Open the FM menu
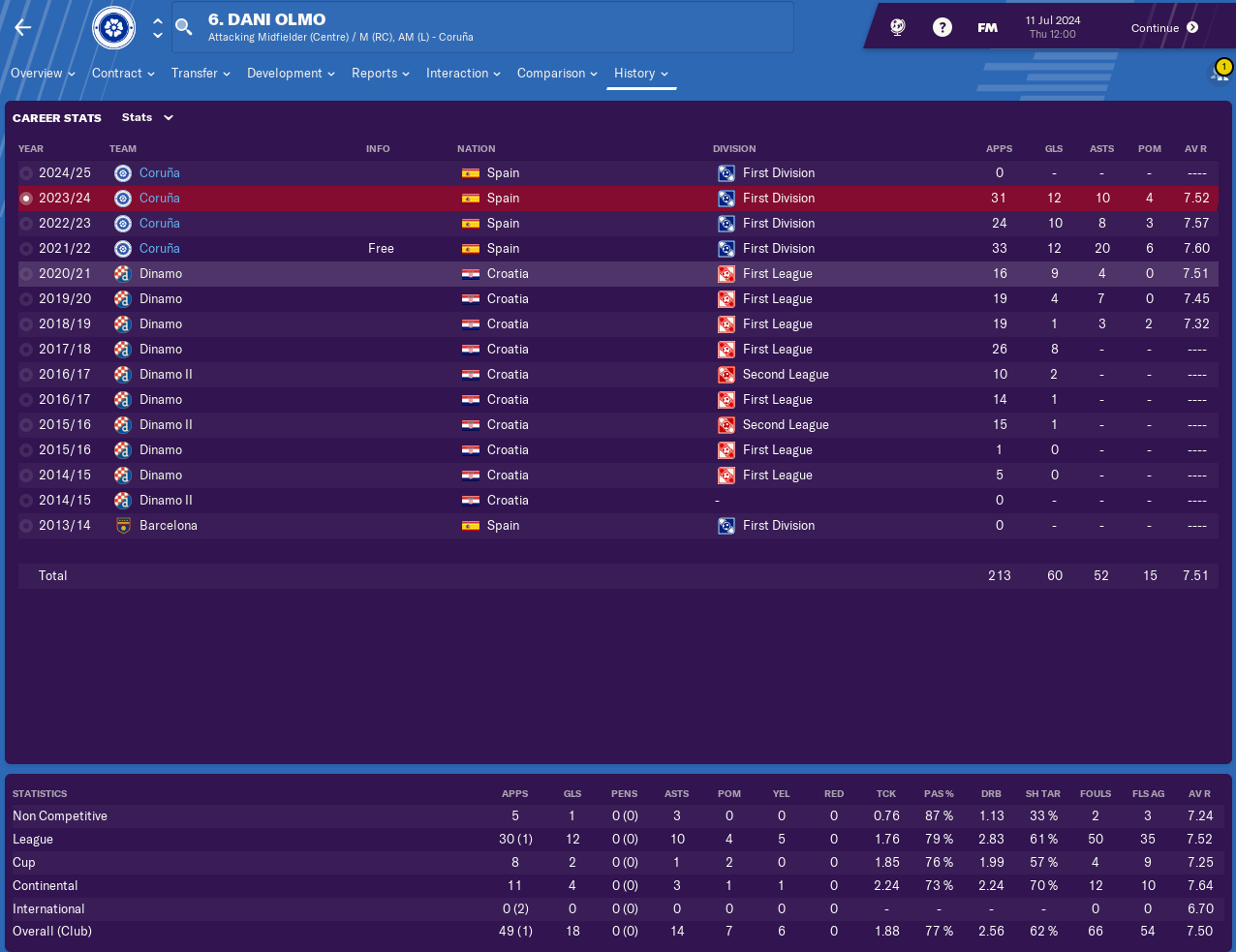Viewport: 1236px width, 952px height. (987, 28)
